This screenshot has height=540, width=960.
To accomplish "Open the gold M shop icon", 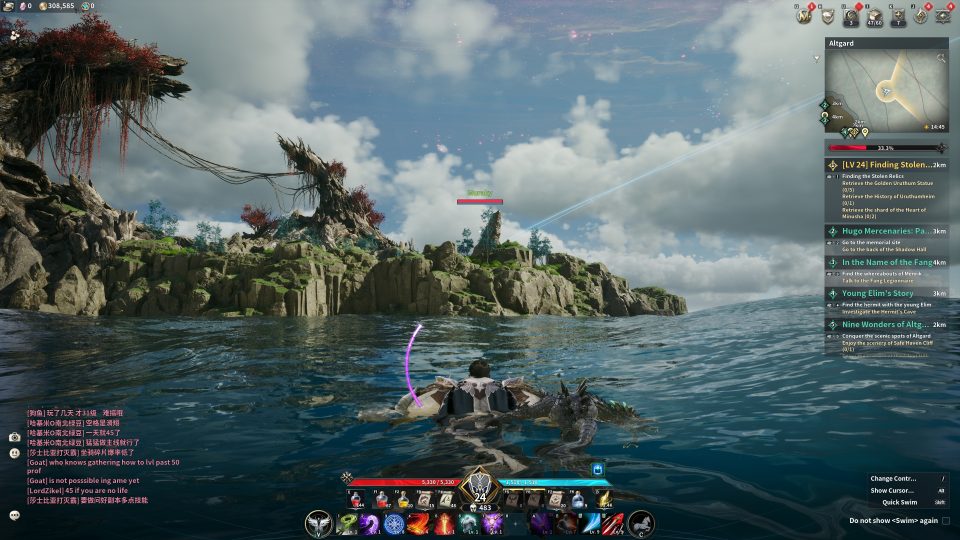I will [803, 16].
